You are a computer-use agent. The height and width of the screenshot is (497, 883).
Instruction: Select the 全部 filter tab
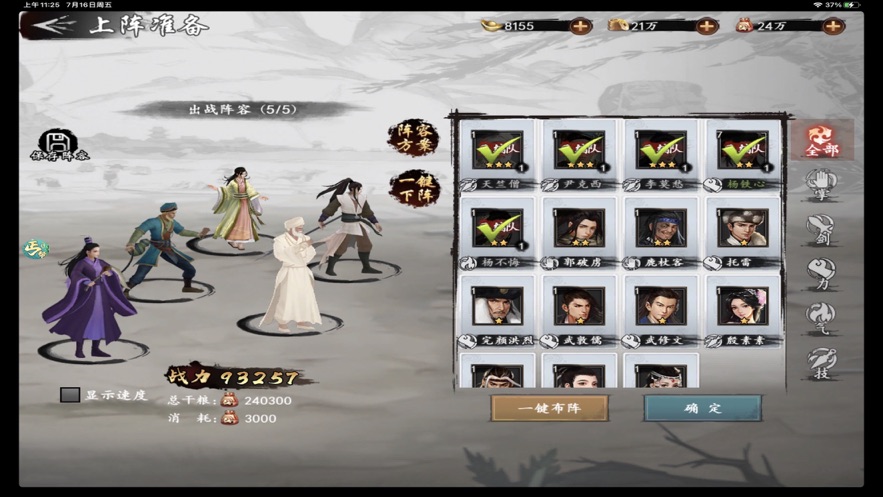click(x=822, y=141)
